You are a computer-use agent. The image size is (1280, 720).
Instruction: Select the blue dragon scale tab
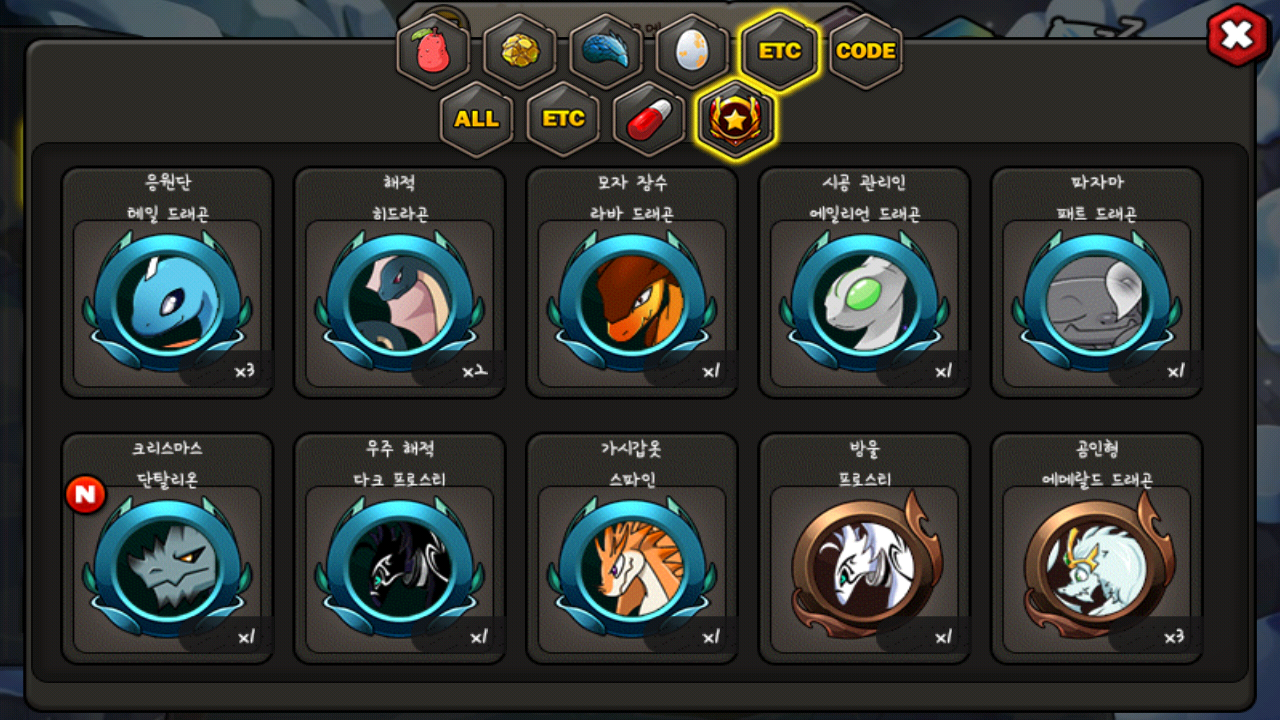point(606,52)
